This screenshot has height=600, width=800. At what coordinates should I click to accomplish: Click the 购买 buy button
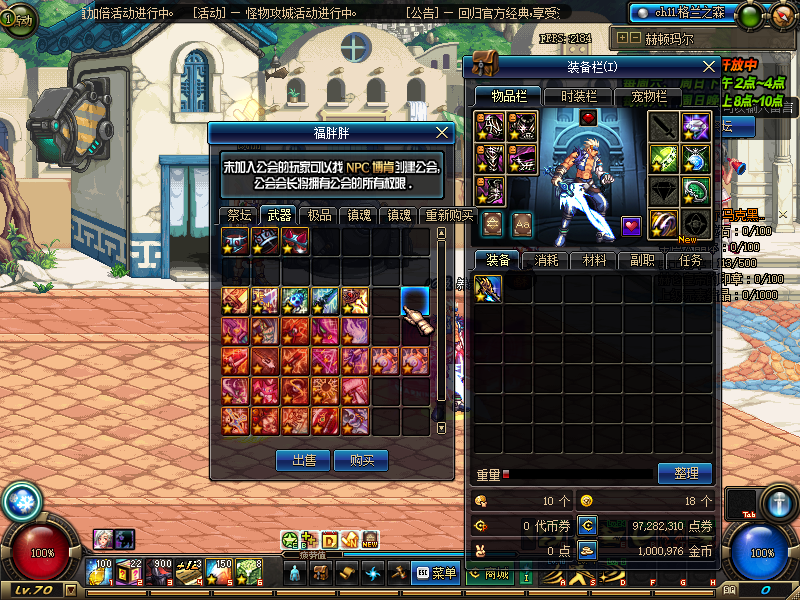[361, 460]
